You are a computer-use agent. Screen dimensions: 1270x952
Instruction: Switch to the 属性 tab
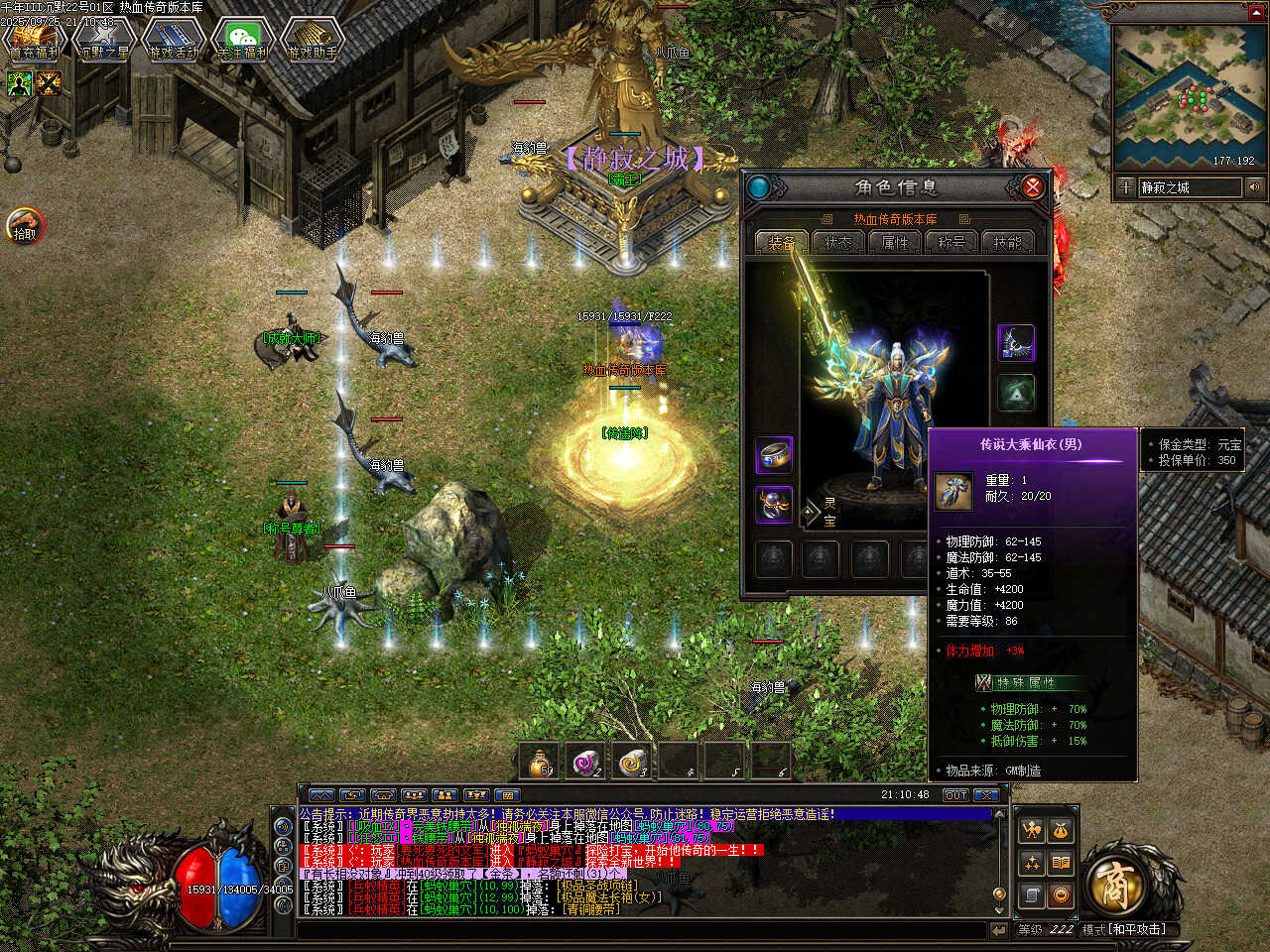click(895, 242)
